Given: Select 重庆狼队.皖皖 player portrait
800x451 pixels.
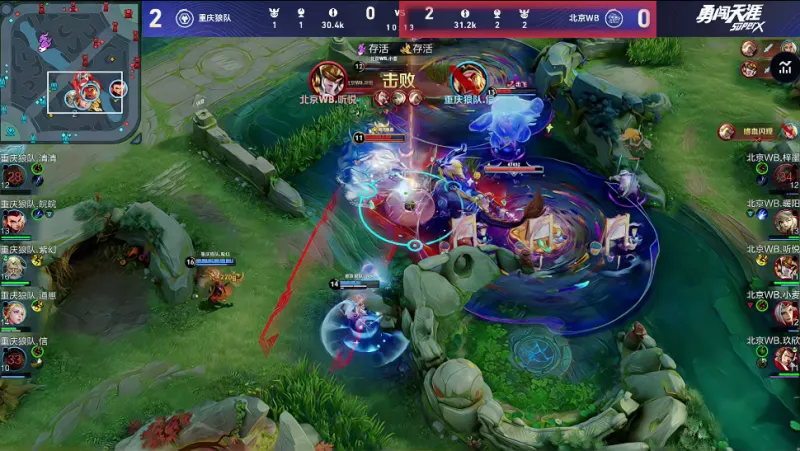Looking at the screenshot, I should point(14,222).
